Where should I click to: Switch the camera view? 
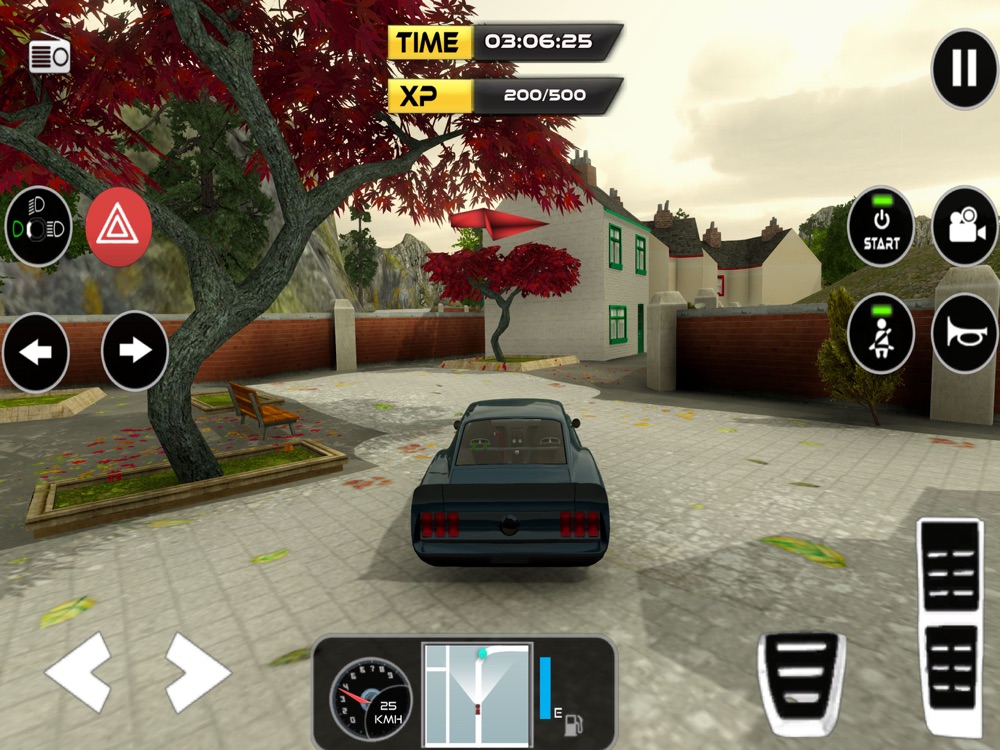[964, 227]
